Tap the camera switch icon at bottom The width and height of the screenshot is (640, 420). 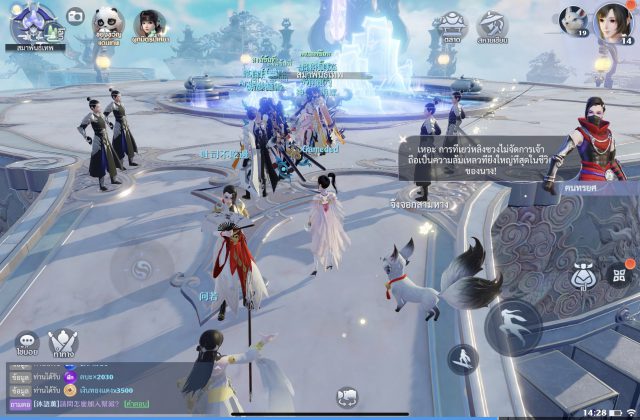(347, 397)
